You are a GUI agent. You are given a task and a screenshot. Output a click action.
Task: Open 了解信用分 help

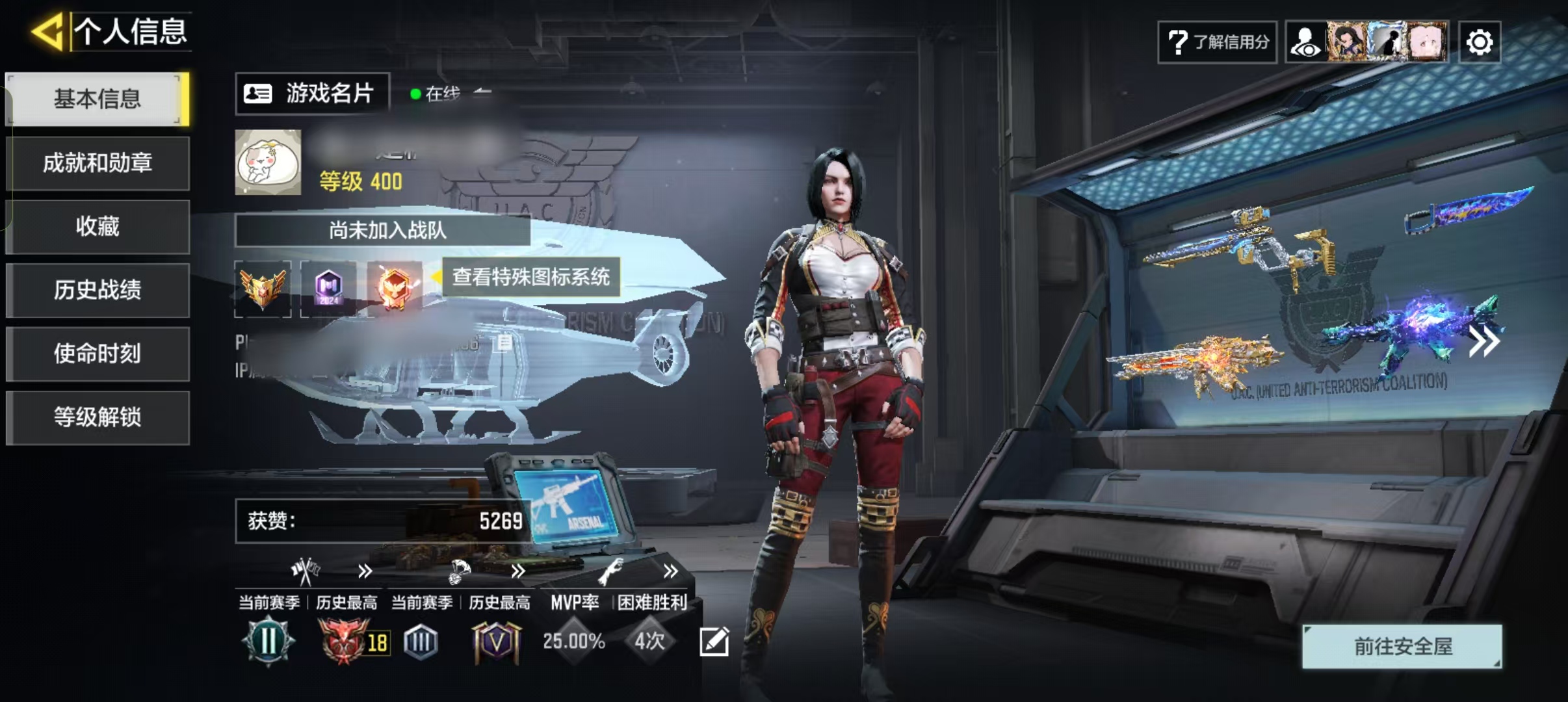[1217, 42]
